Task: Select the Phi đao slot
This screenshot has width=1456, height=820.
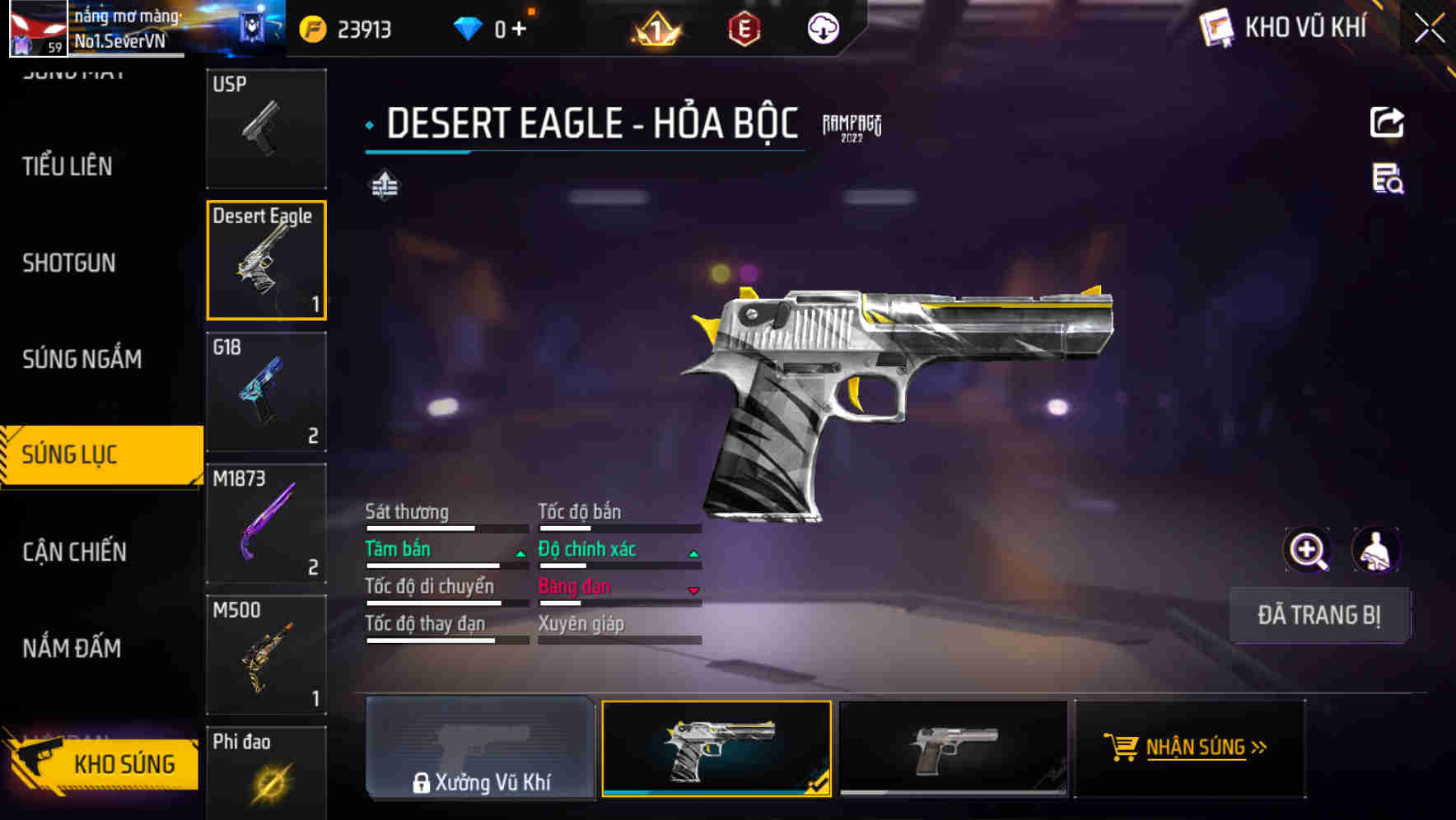Action: [266, 774]
